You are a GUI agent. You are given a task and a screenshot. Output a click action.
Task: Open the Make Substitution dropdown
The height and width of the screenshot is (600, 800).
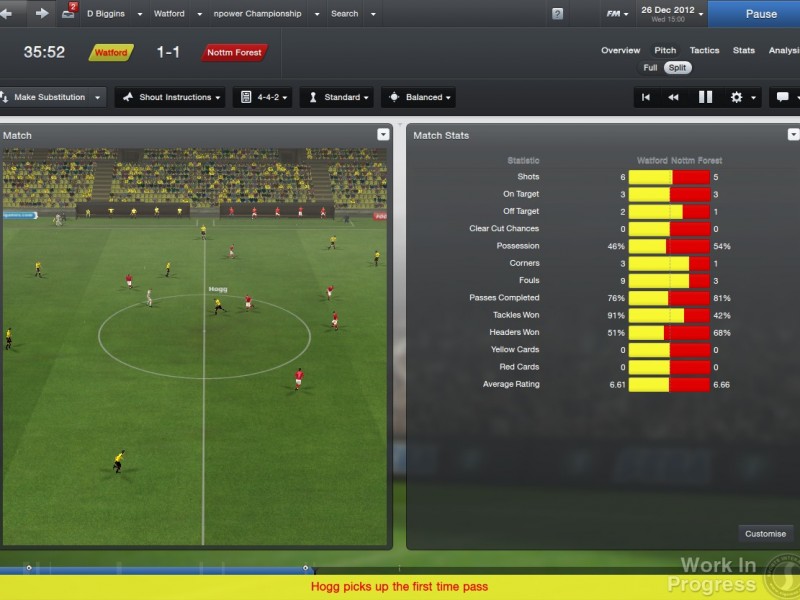click(x=54, y=97)
